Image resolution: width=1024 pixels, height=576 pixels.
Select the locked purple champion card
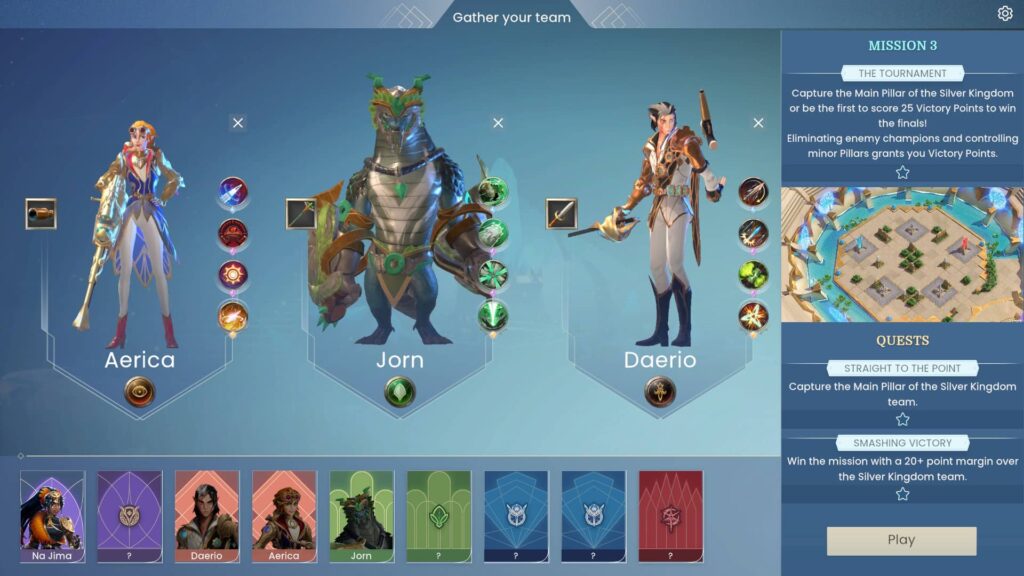click(130, 516)
